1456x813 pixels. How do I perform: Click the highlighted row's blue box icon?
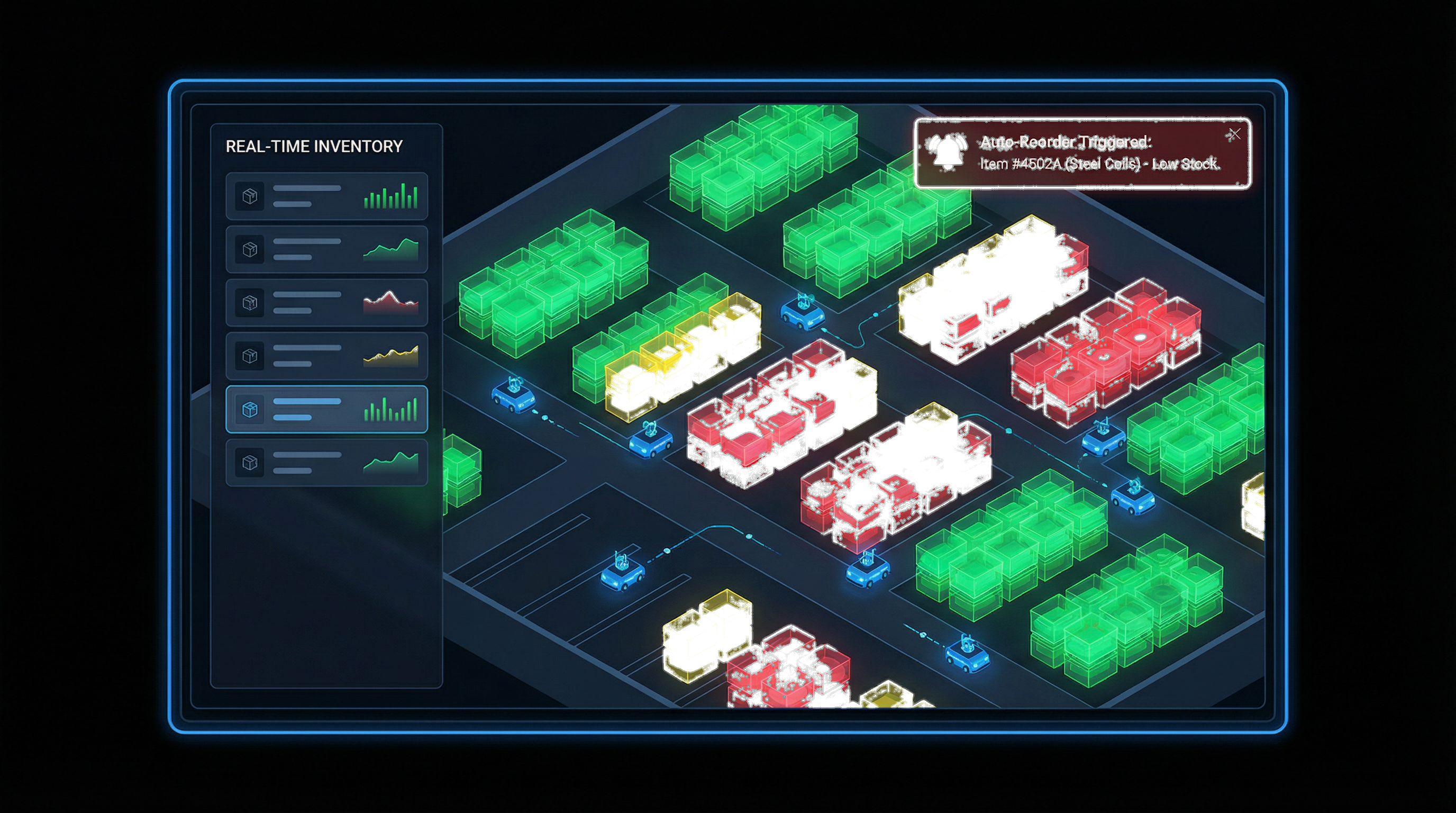tap(250, 409)
